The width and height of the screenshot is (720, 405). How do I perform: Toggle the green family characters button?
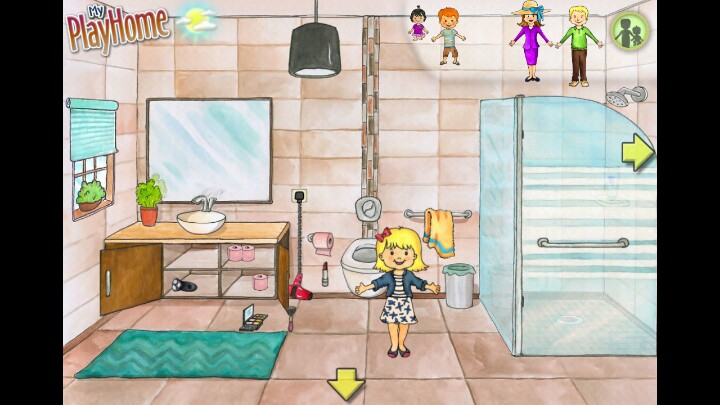630,30
